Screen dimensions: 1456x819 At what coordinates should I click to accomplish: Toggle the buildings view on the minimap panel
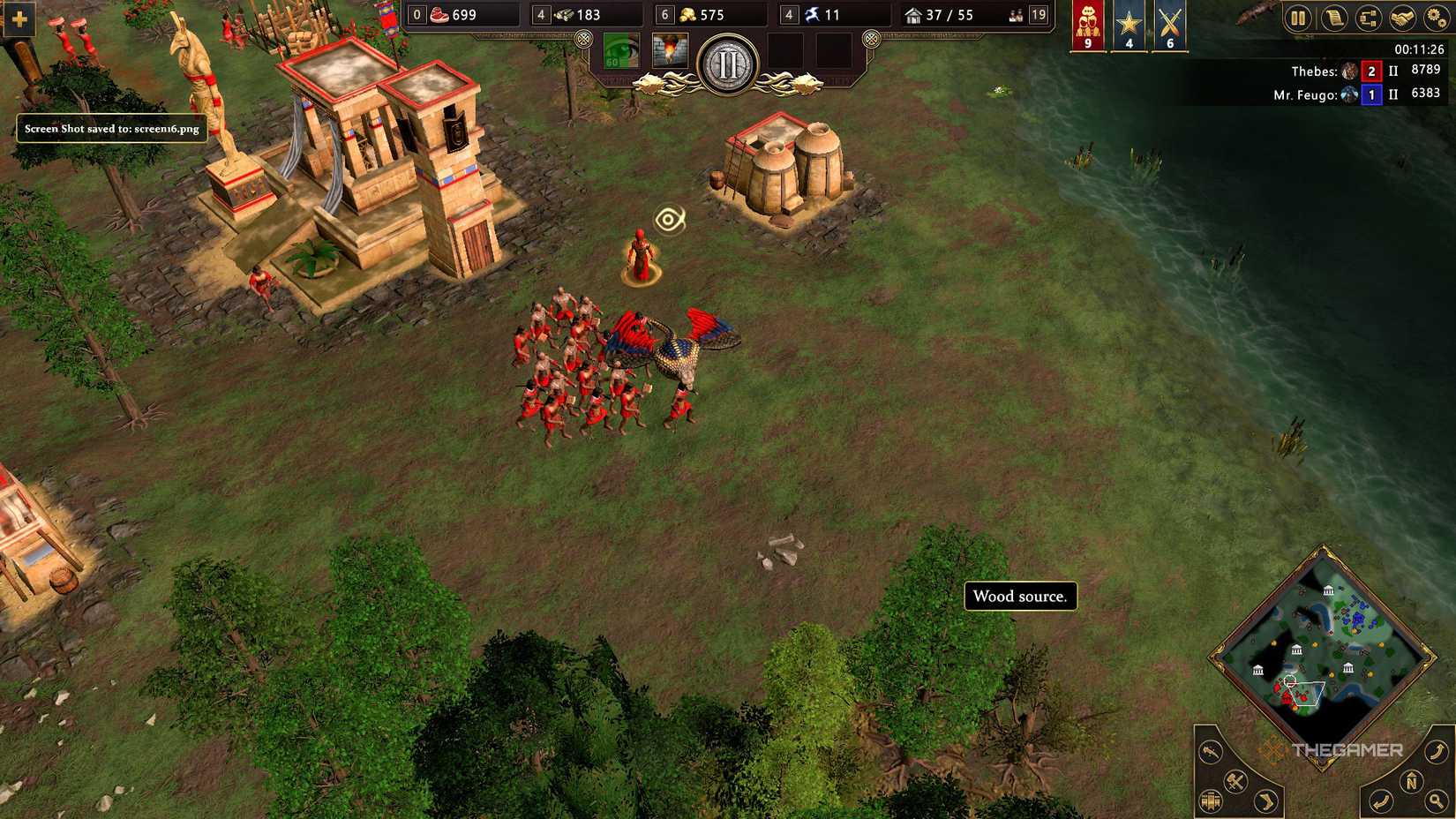coord(1210,801)
